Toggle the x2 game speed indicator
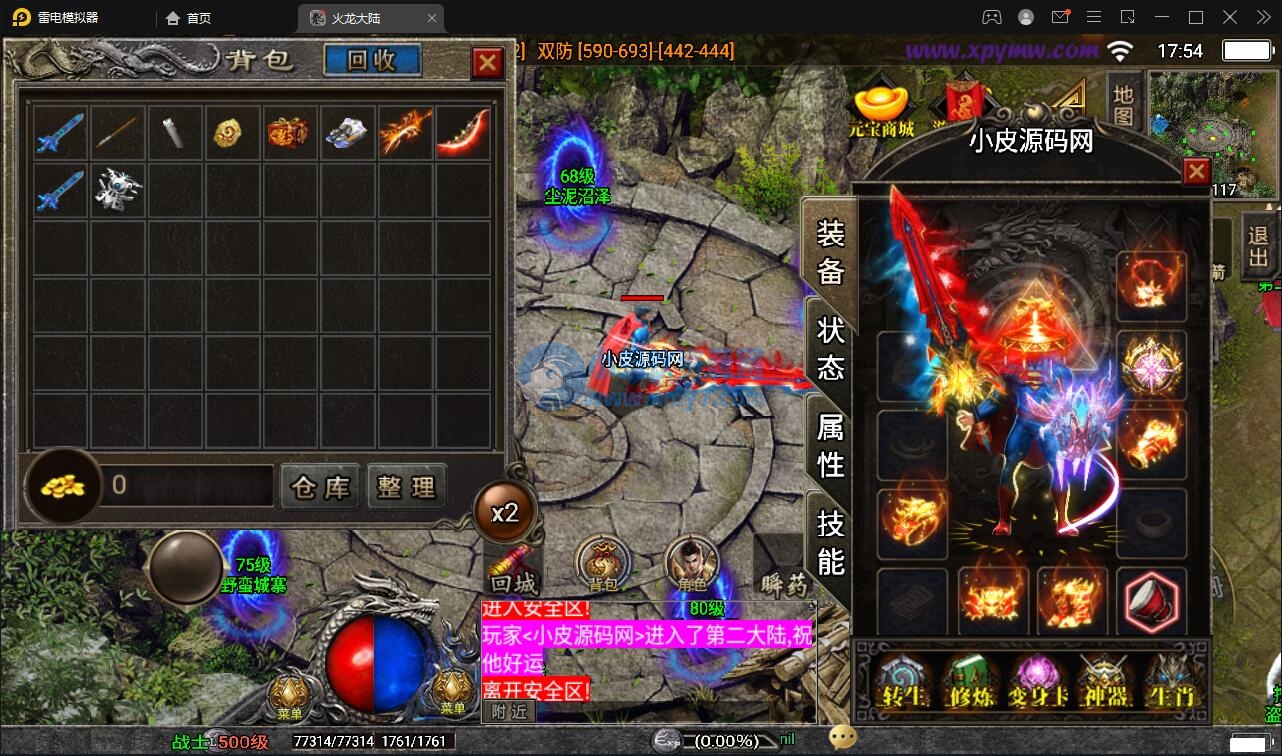This screenshot has width=1282, height=756. coord(507,511)
